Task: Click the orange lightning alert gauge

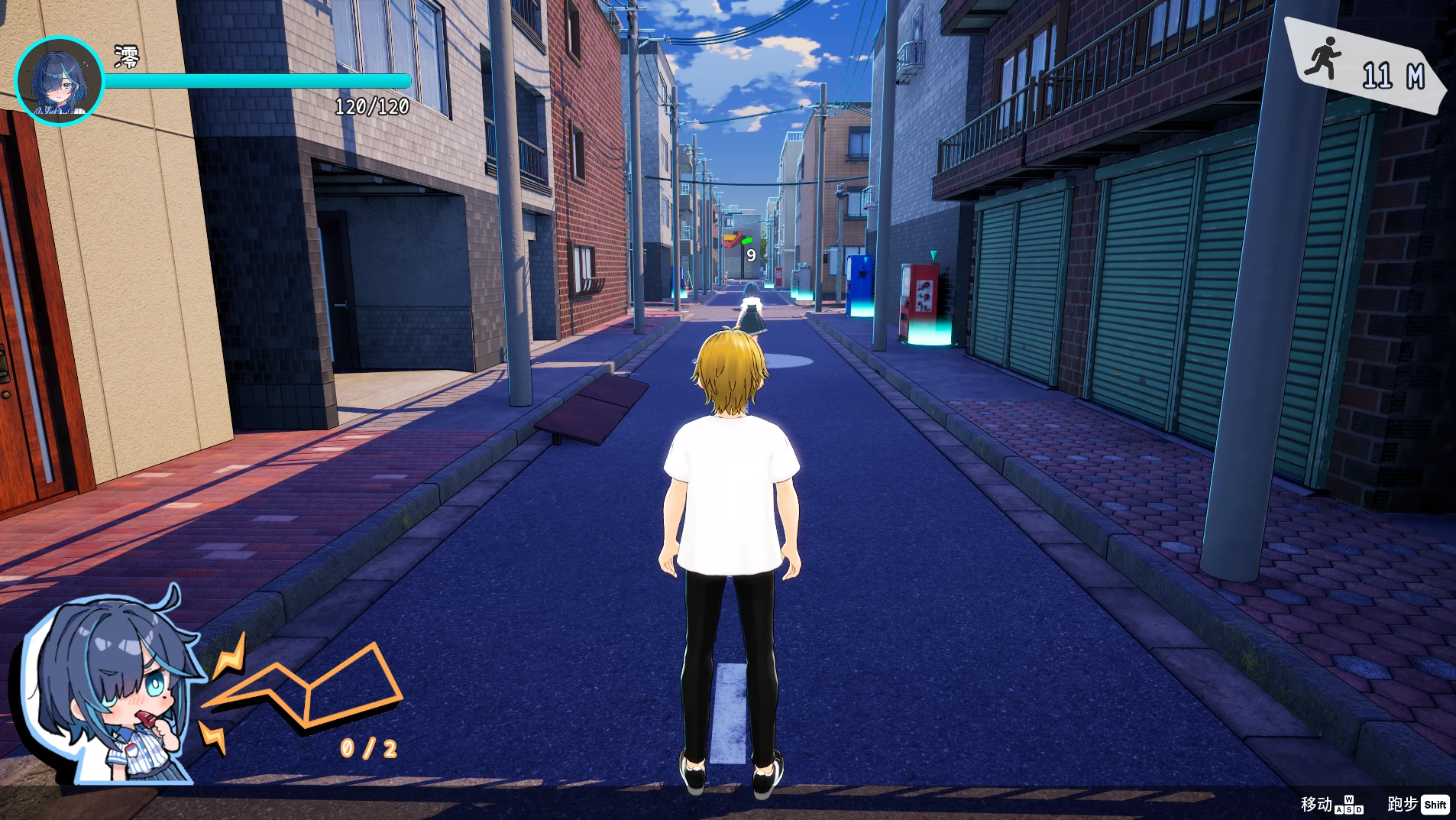Action: [x=306, y=692]
